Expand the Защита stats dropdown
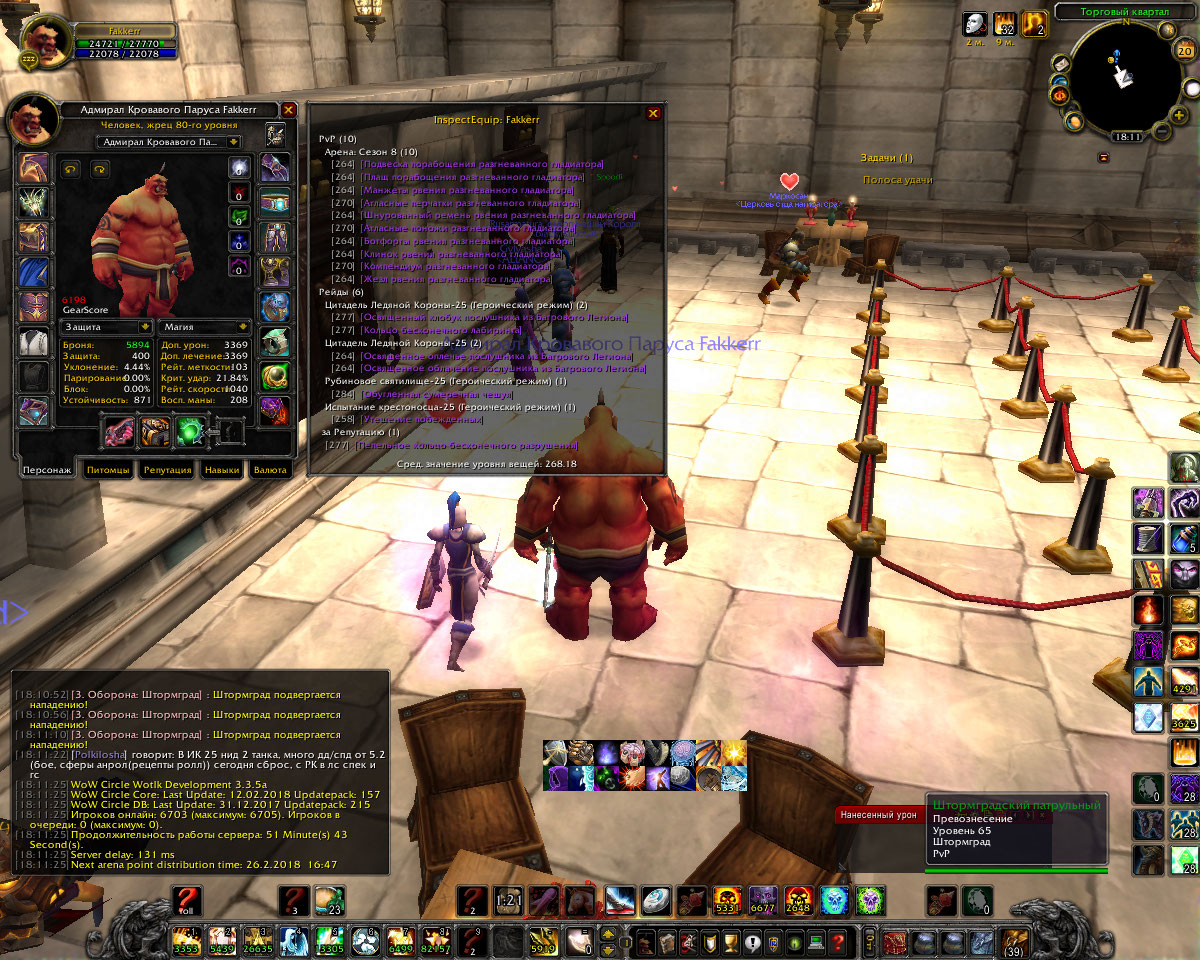This screenshot has height=960, width=1200. tap(146, 326)
